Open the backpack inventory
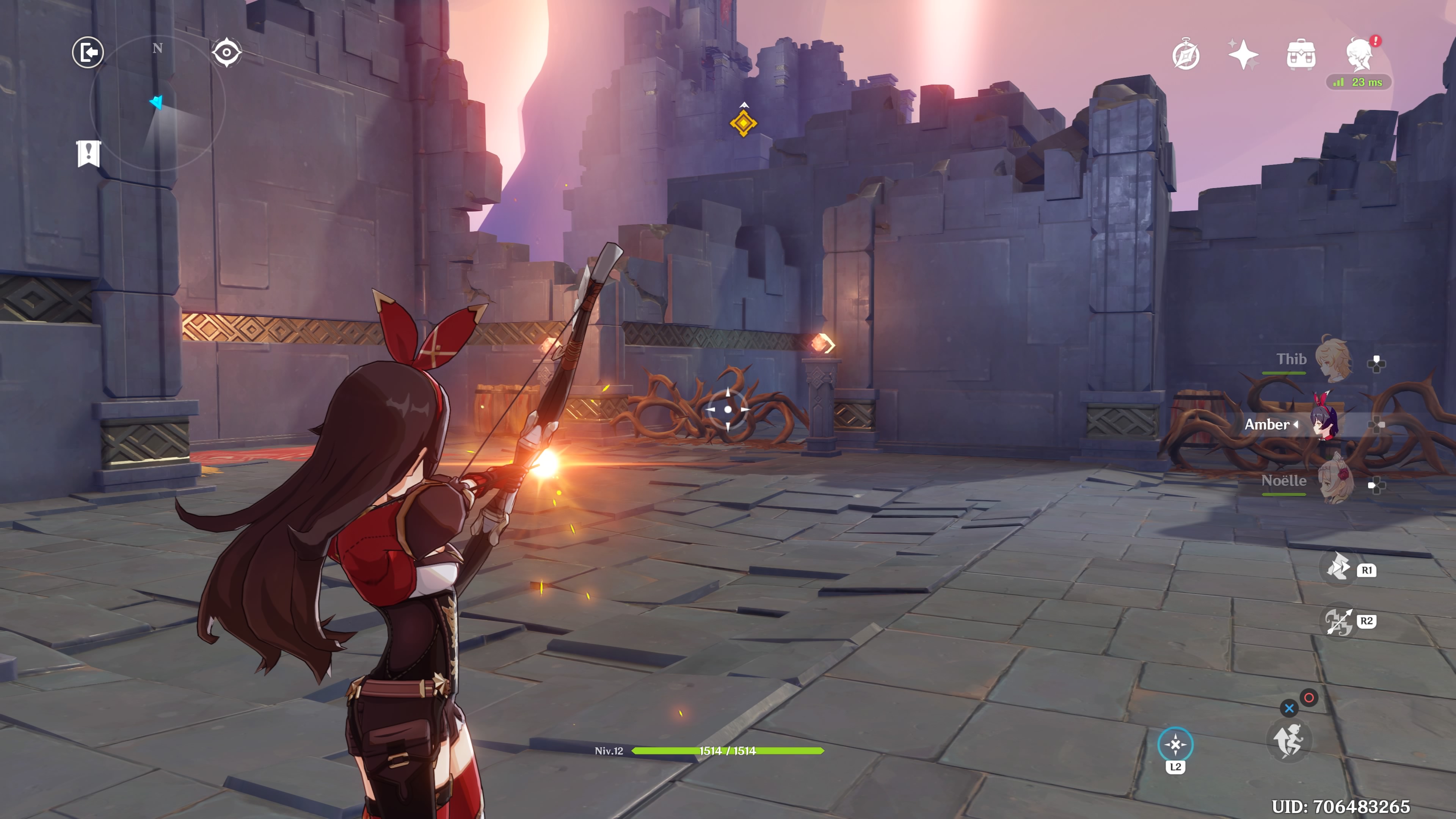The width and height of the screenshot is (1456, 819). pyautogui.click(x=1301, y=55)
